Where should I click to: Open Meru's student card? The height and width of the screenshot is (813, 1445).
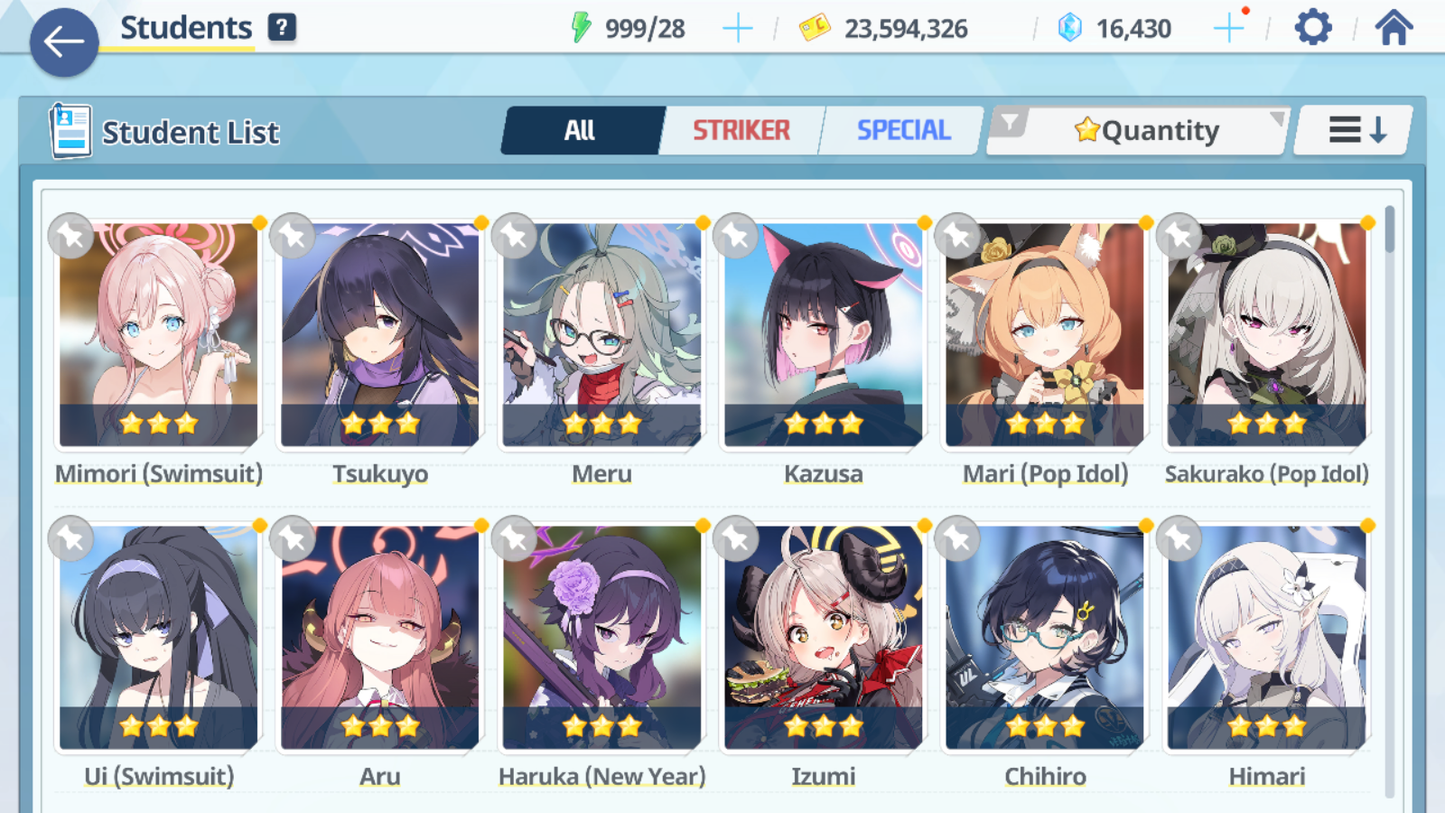602,335
